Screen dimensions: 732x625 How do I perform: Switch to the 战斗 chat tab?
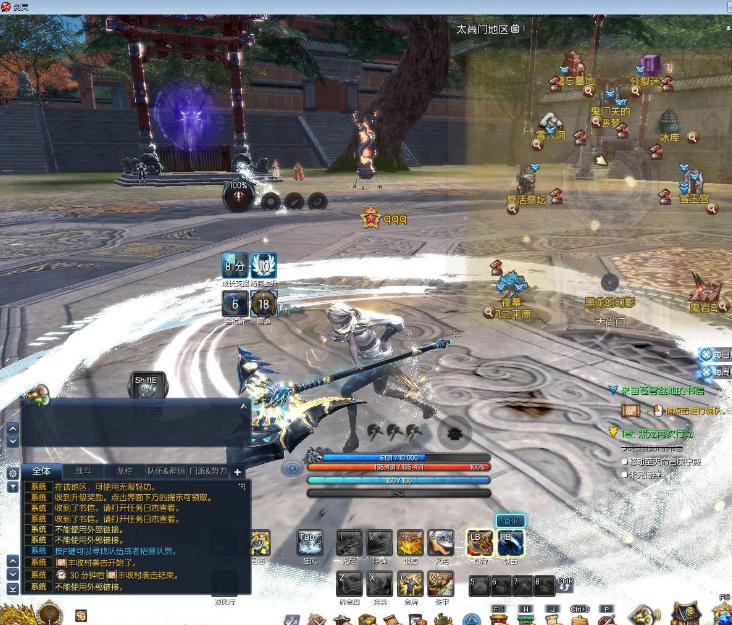[84, 471]
